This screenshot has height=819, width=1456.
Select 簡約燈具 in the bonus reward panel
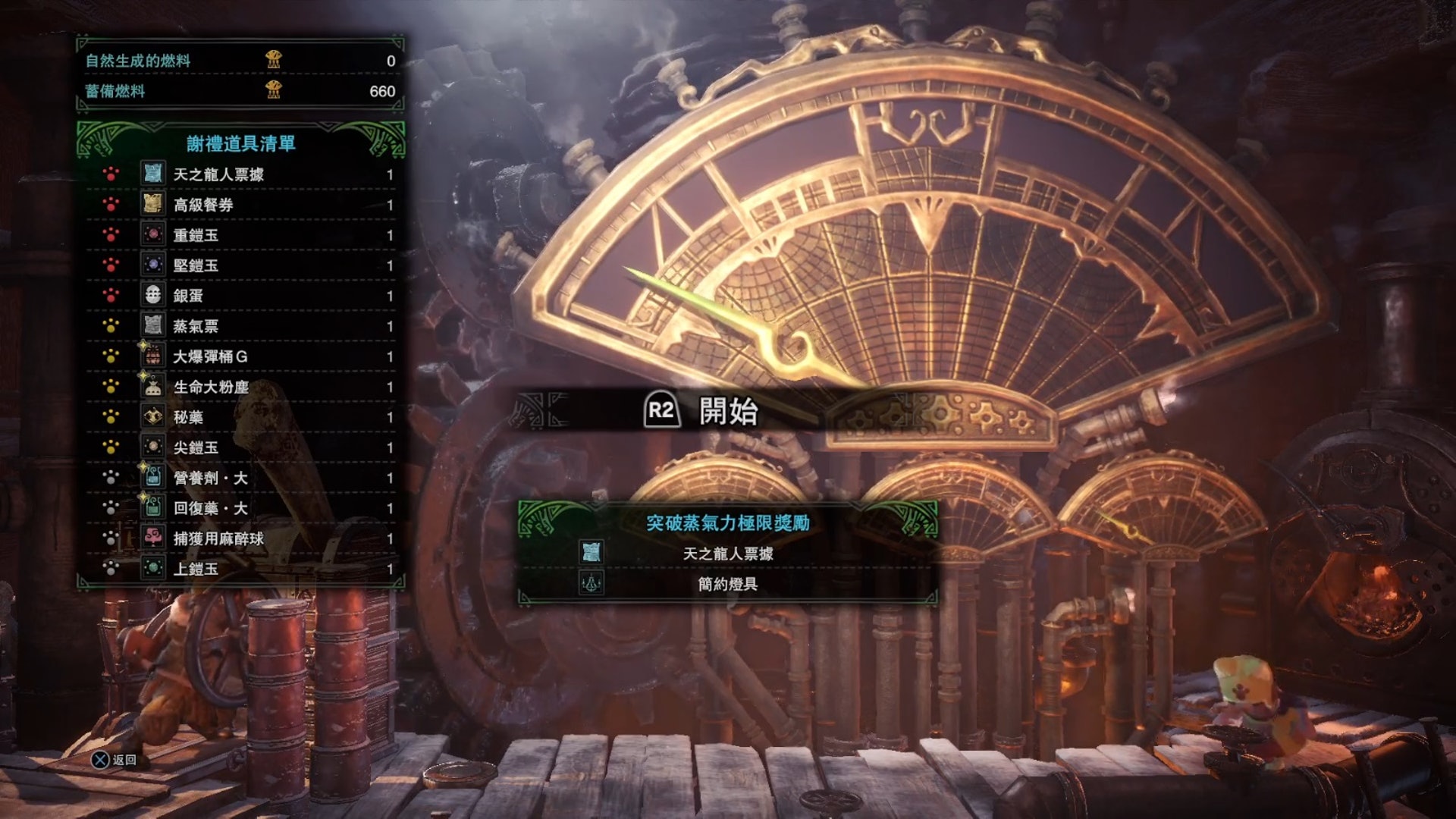[x=727, y=584]
